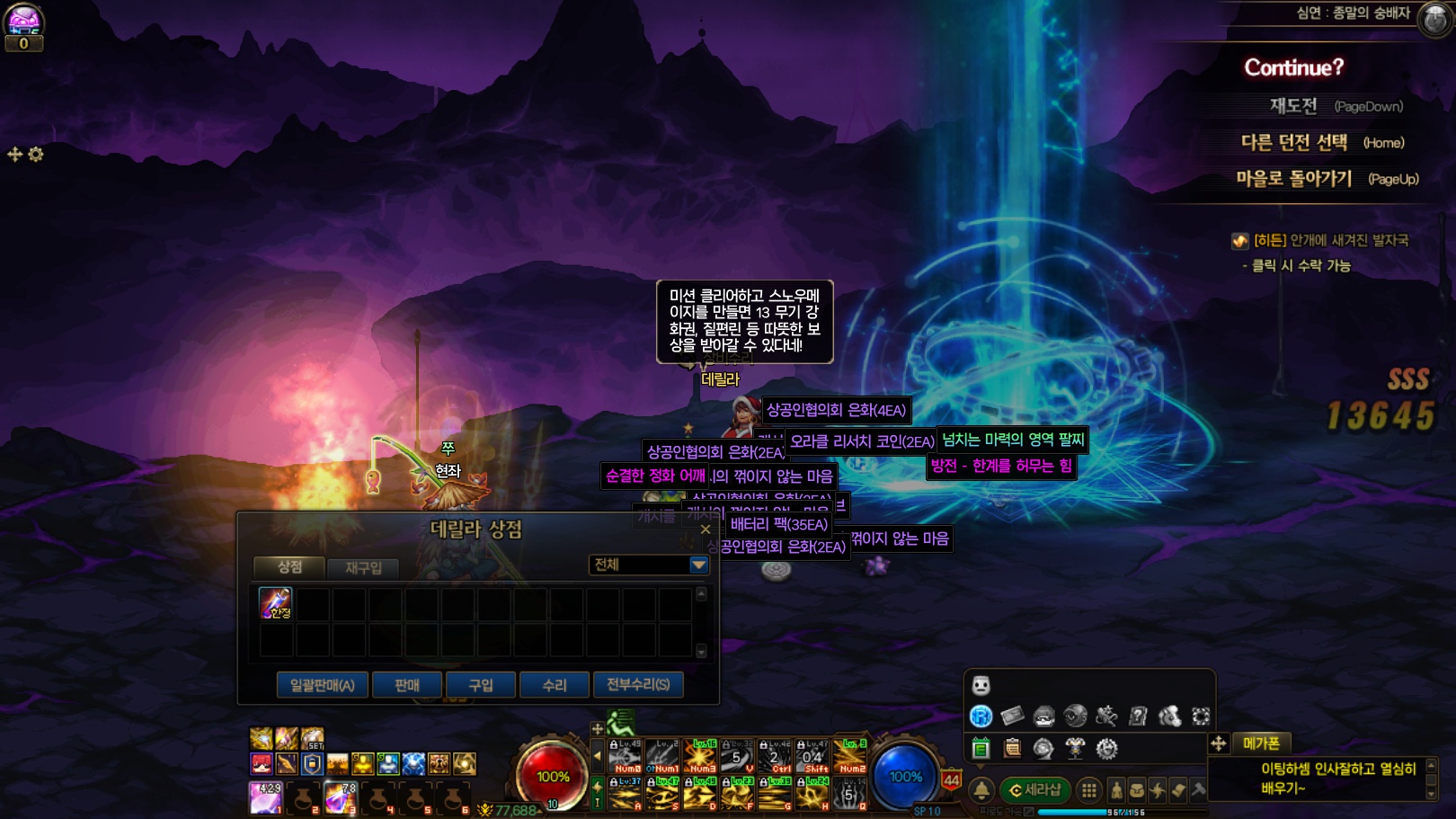This screenshot has height=819, width=1456.
Task: Open the grid menu button
Action: [x=1088, y=790]
